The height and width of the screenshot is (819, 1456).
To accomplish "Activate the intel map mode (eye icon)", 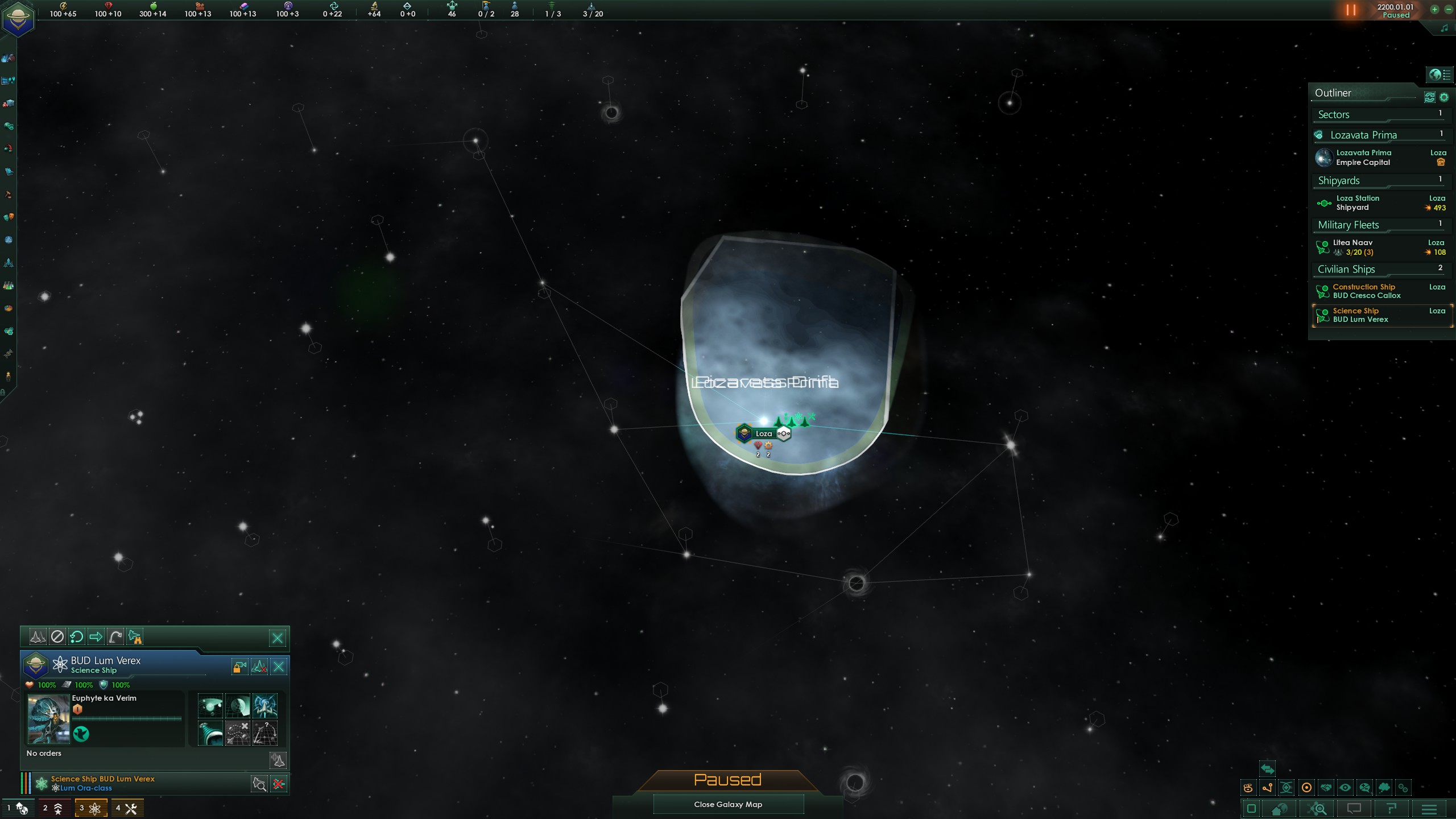I will click(x=1345, y=787).
